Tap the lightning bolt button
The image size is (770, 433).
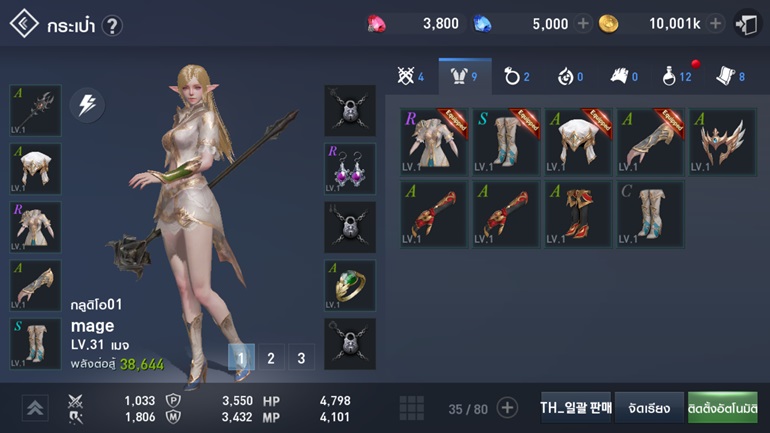coord(87,105)
